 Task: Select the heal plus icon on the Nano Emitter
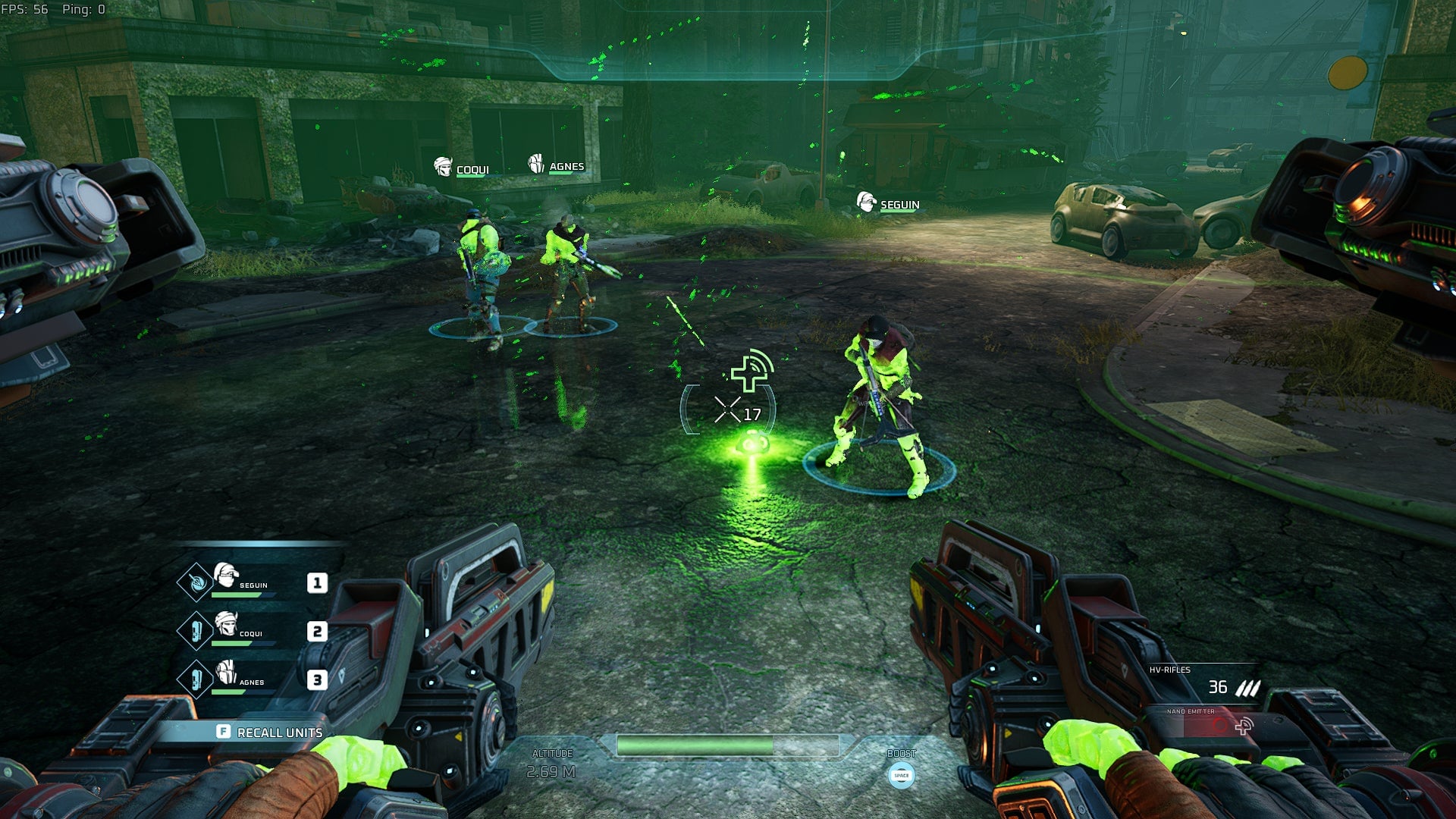[1244, 728]
